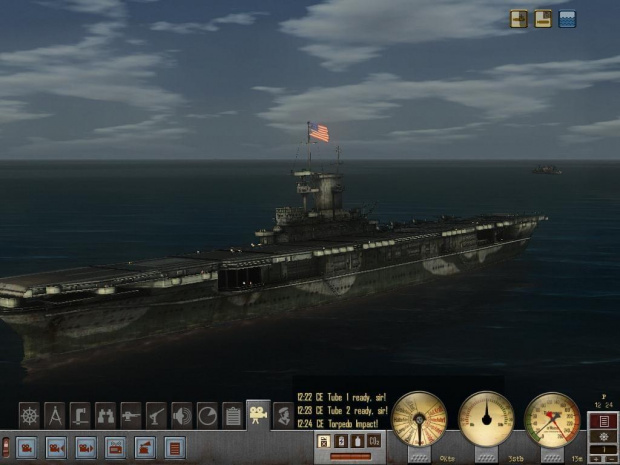Image resolution: width=620 pixels, height=465 pixels.
Task: Switch to the next-unit camera button
Action: 86,447
